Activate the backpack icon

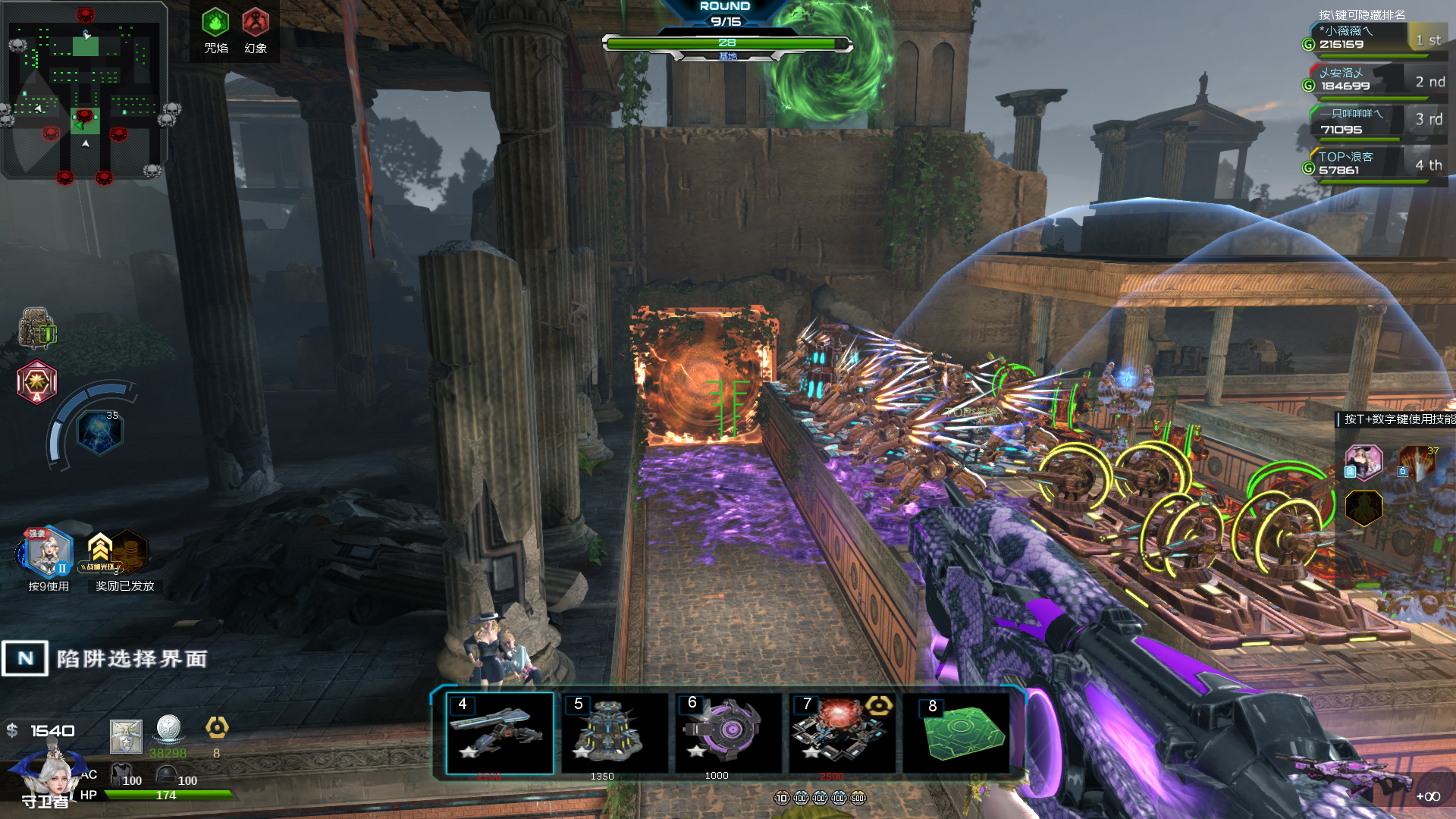[37, 328]
